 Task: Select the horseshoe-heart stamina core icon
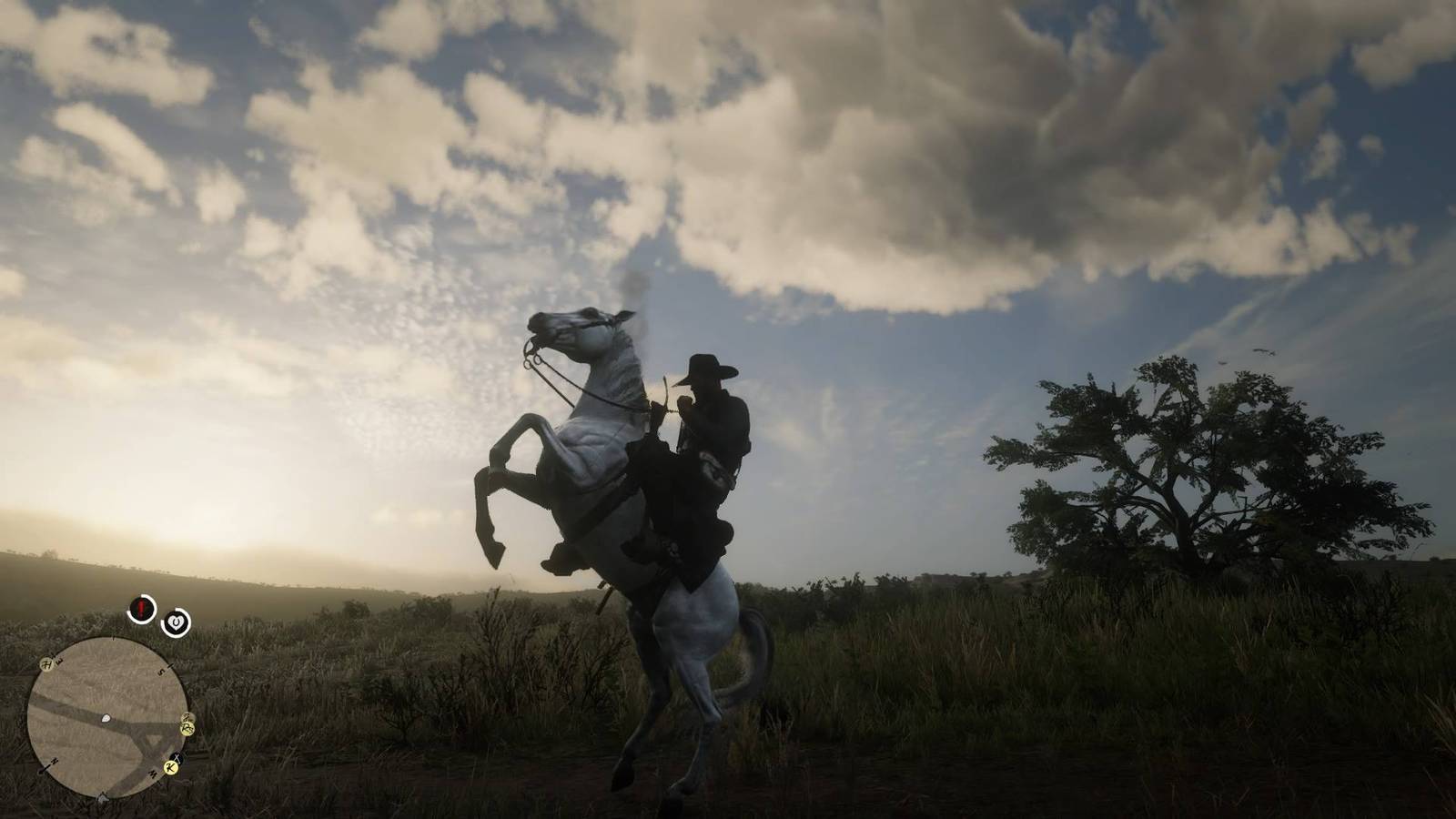click(x=176, y=623)
